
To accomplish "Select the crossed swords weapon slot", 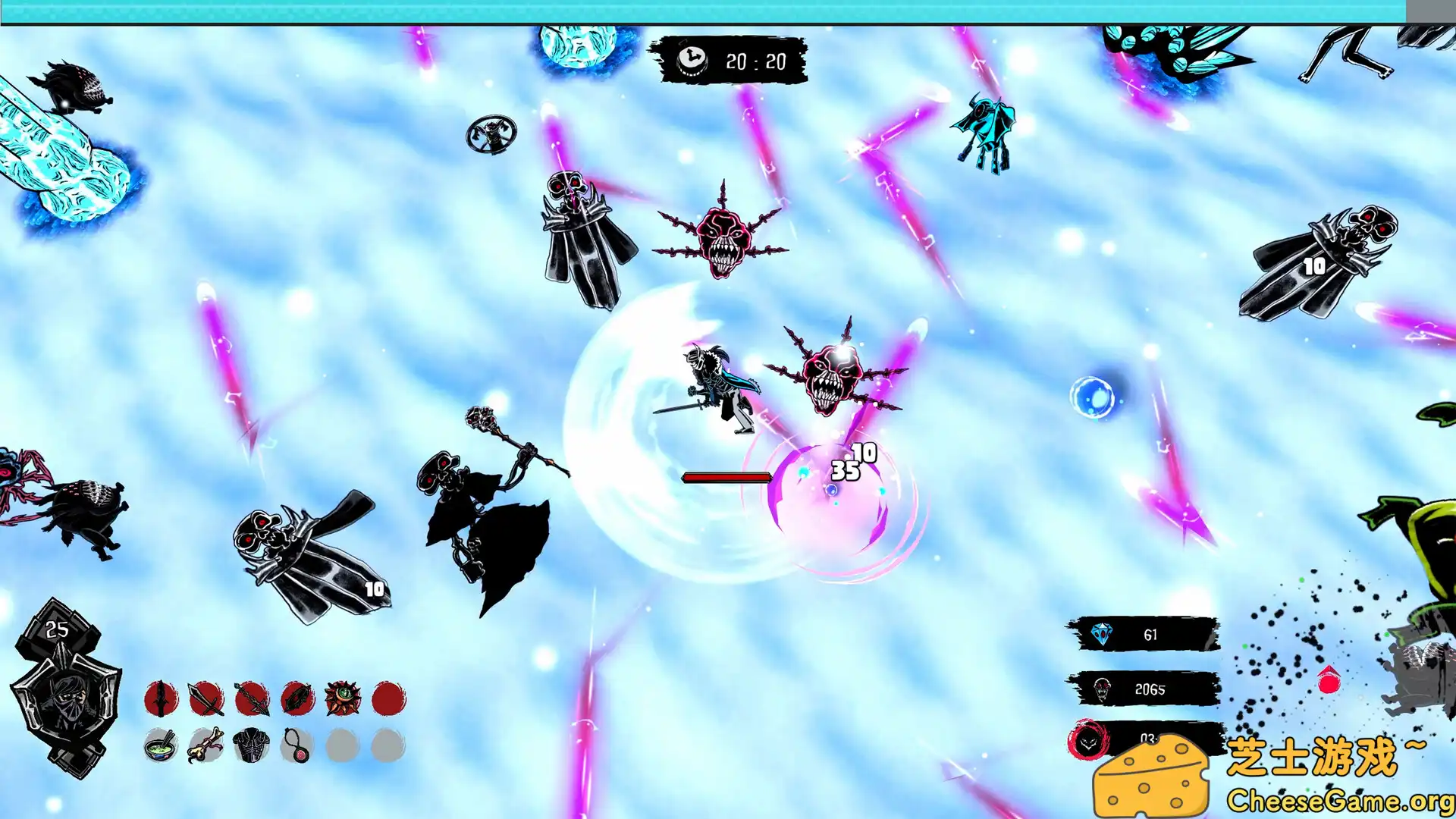I will [206, 698].
